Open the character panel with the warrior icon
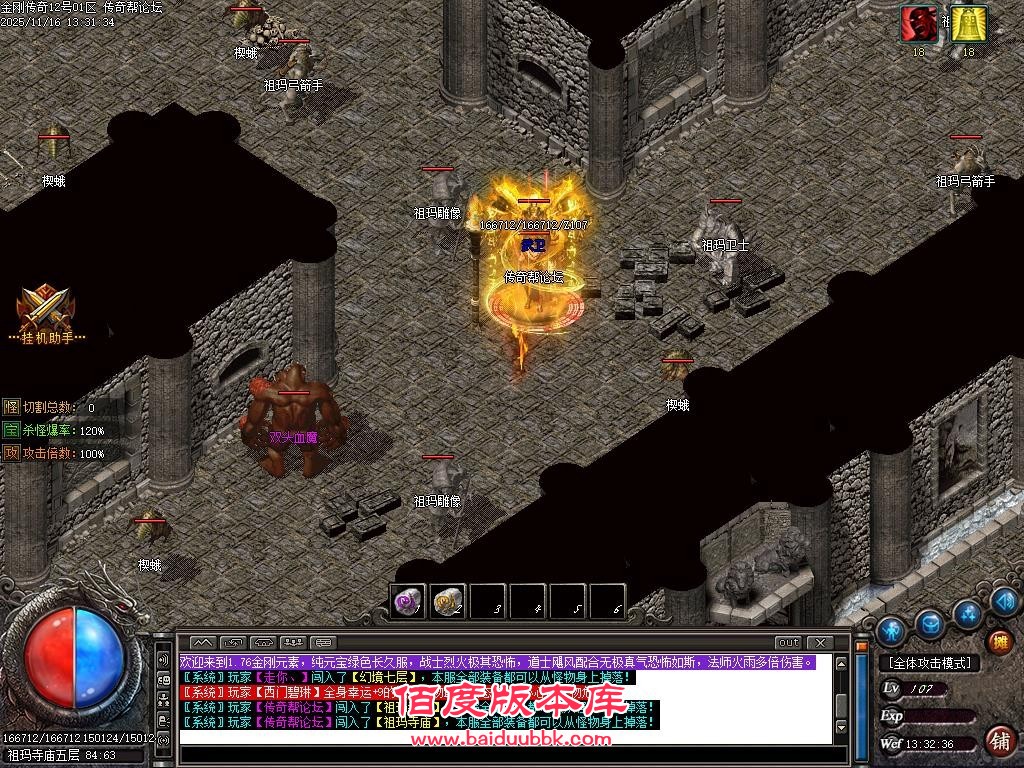Screen dimensions: 1024x768 point(890,630)
